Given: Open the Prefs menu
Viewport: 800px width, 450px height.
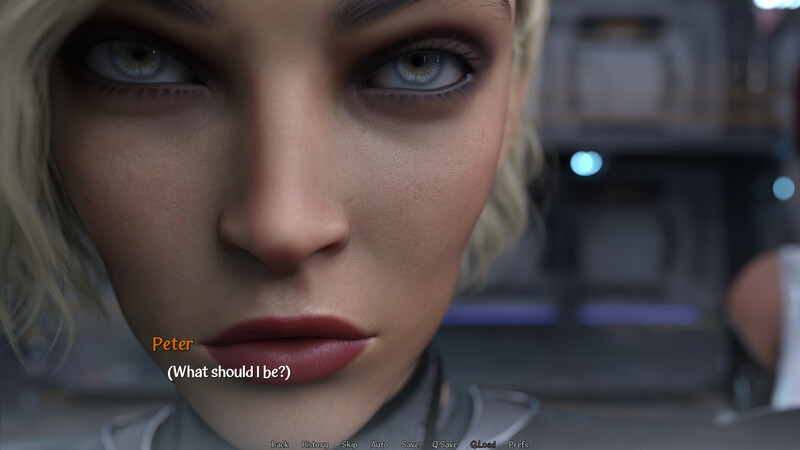Looking at the screenshot, I should point(519,444).
